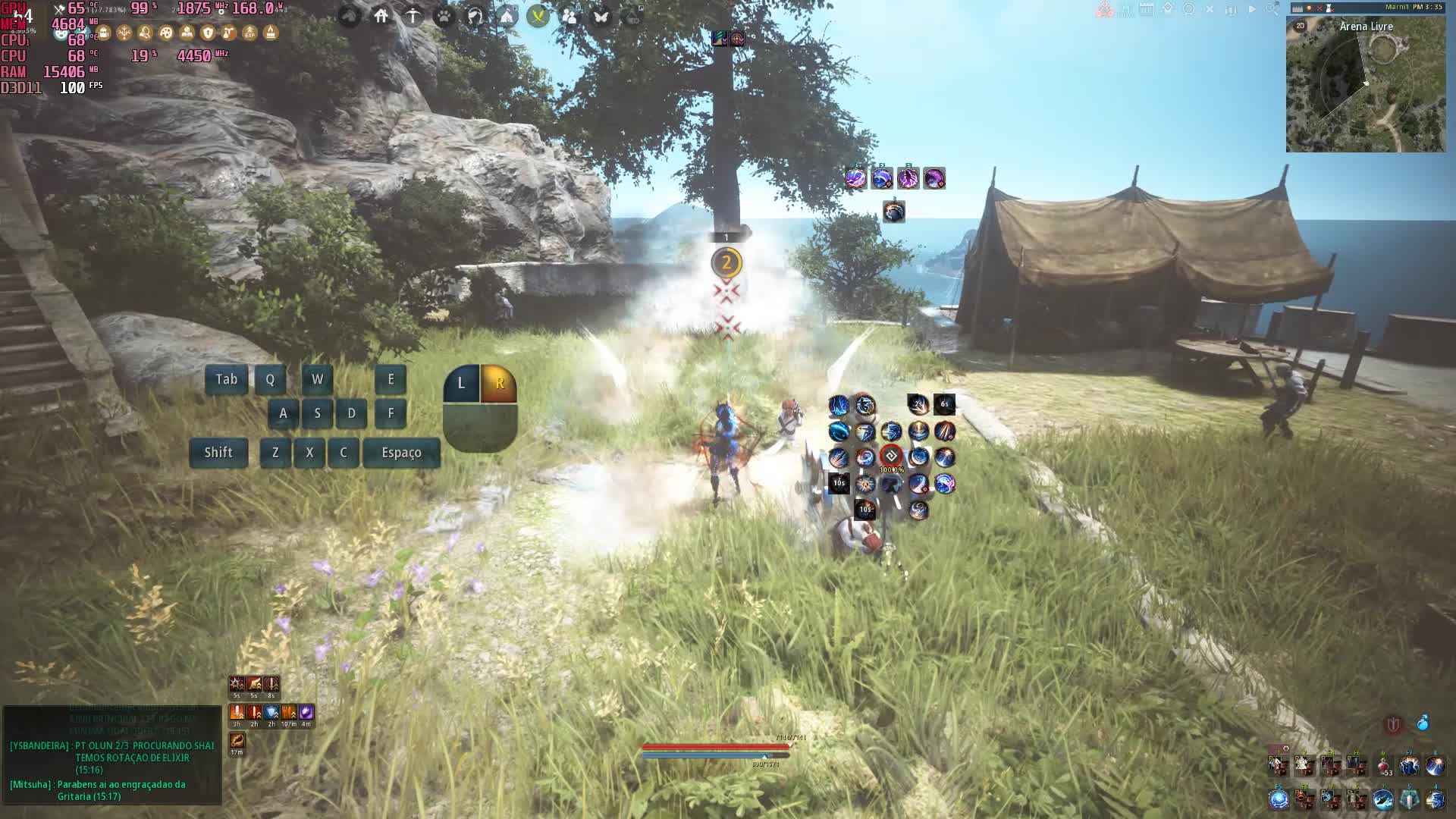
Task: Click the blue potion flask icon
Action: coord(1423,723)
